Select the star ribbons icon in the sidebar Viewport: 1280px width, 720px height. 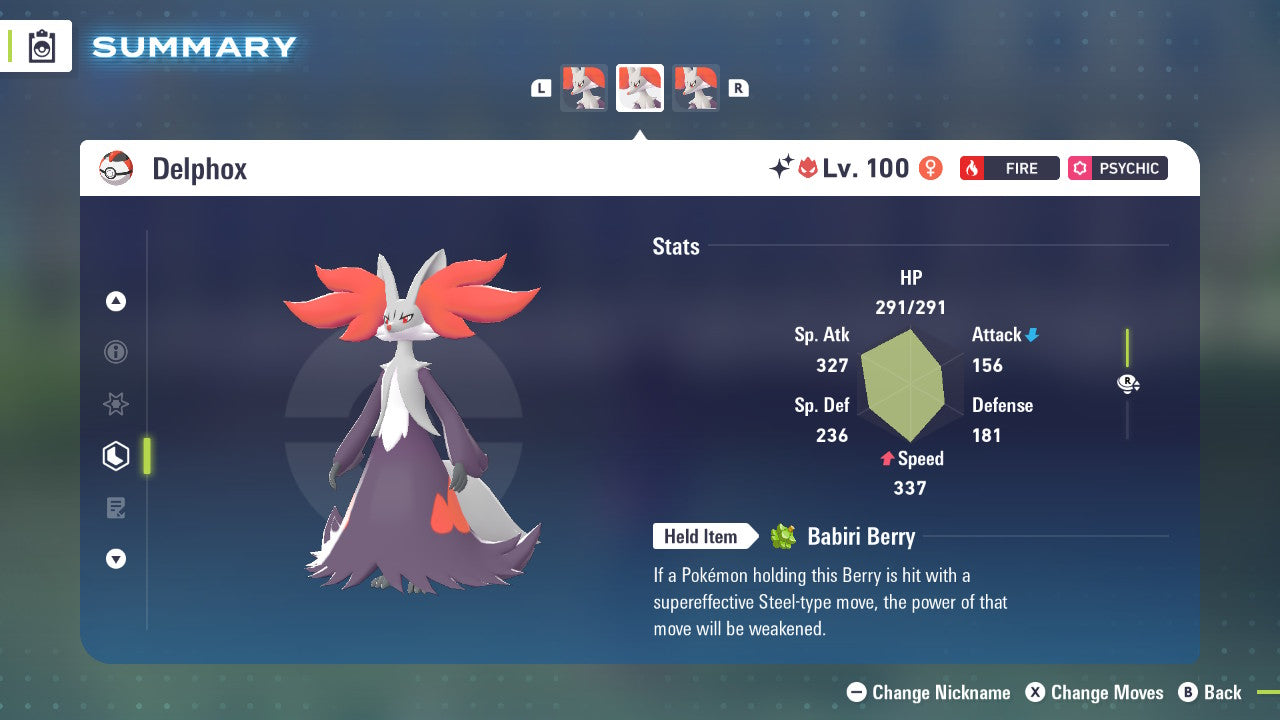tap(116, 404)
